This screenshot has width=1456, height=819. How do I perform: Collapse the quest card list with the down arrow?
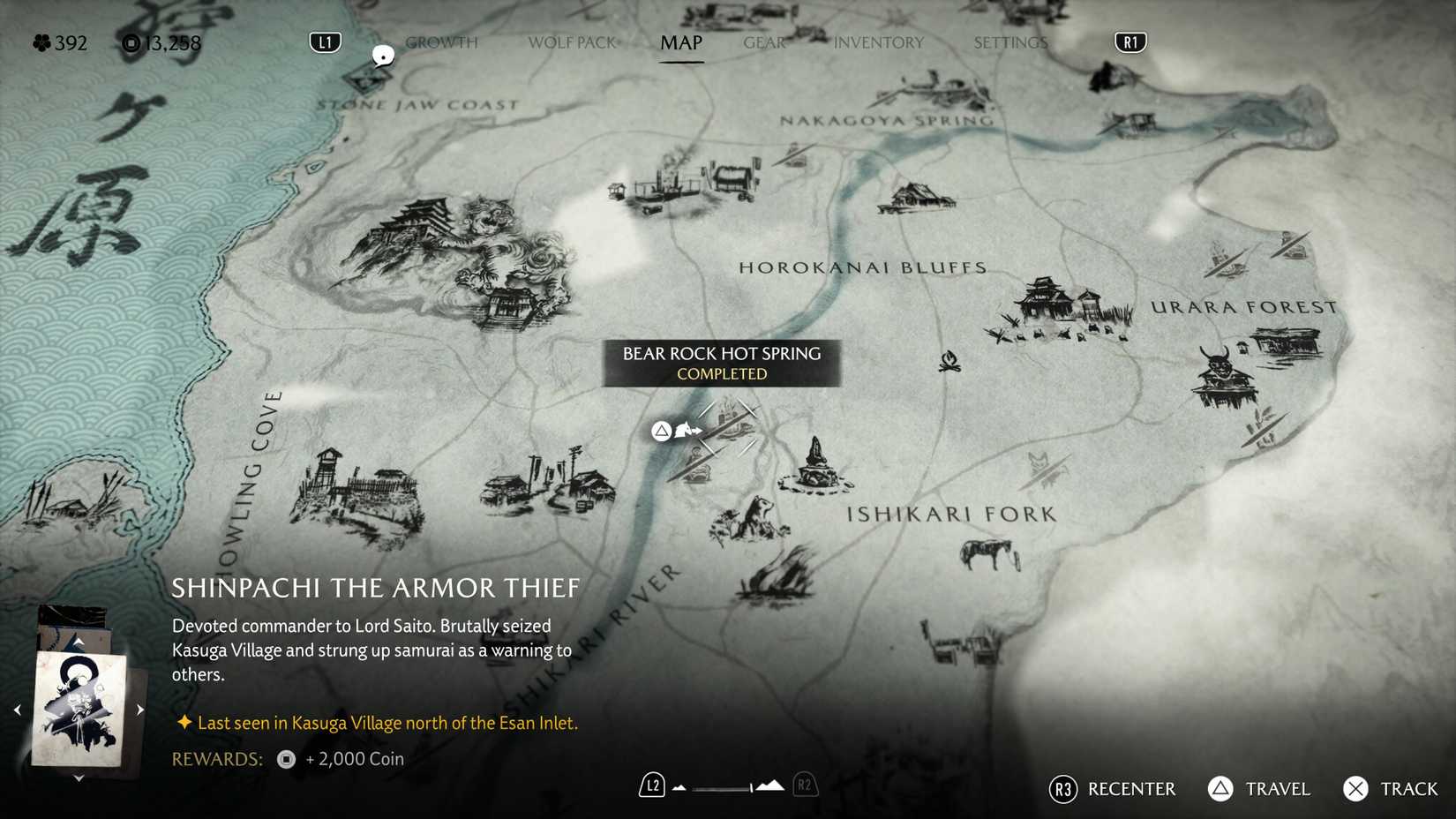pyautogui.click(x=79, y=778)
